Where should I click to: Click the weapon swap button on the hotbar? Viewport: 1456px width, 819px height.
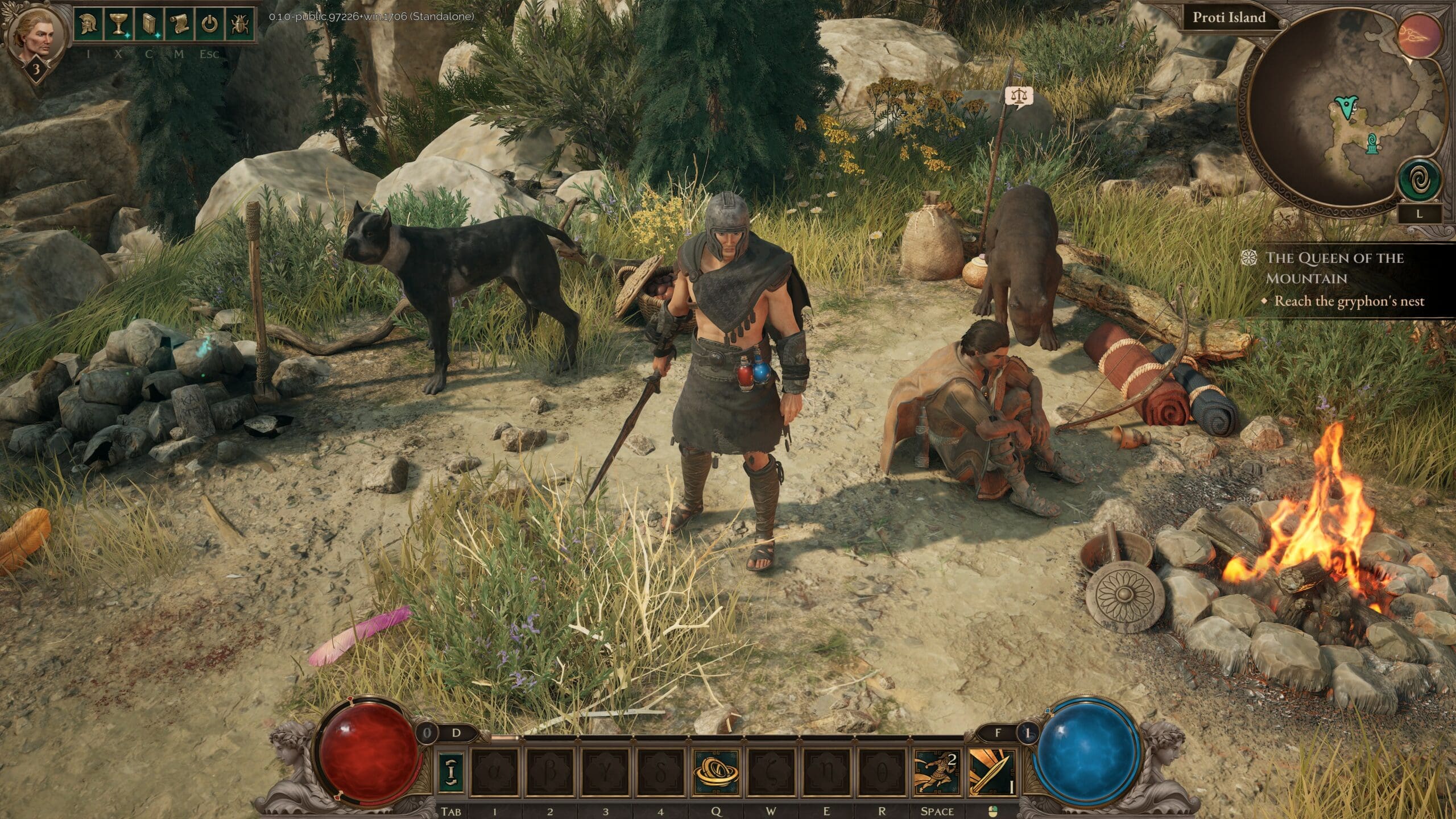pos(450,771)
